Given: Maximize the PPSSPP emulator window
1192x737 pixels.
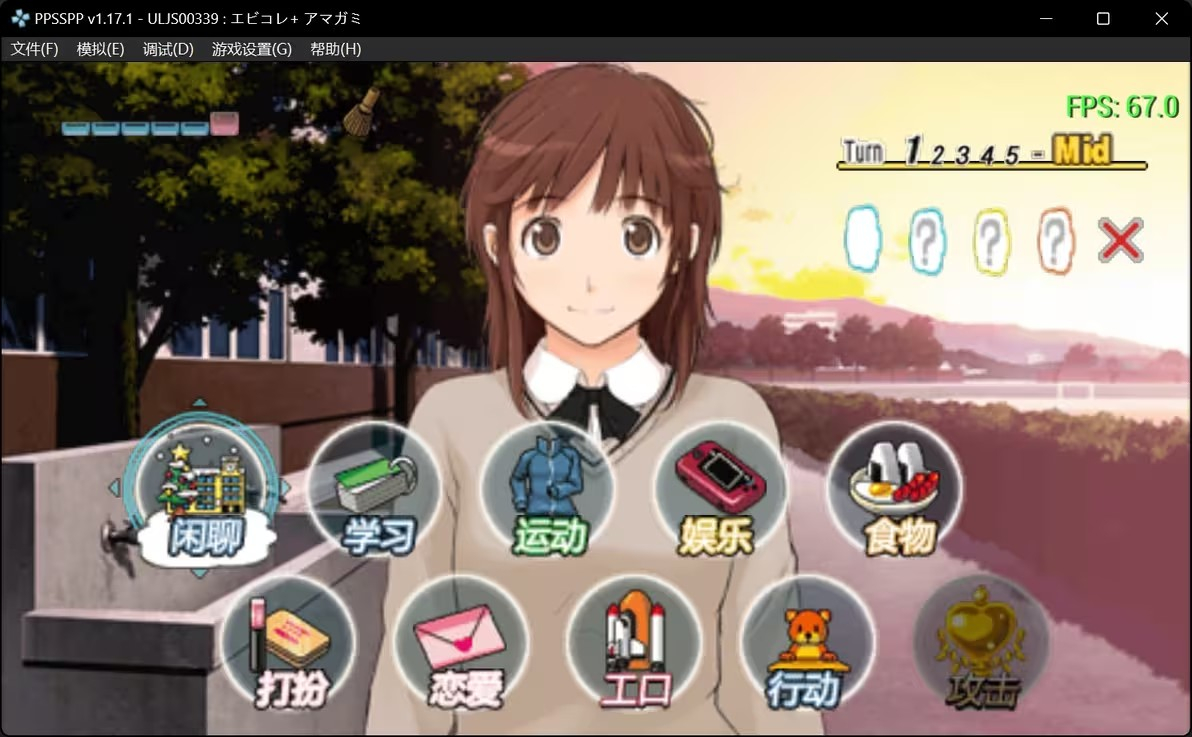Looking at the screenshot, I should 1103,18.
